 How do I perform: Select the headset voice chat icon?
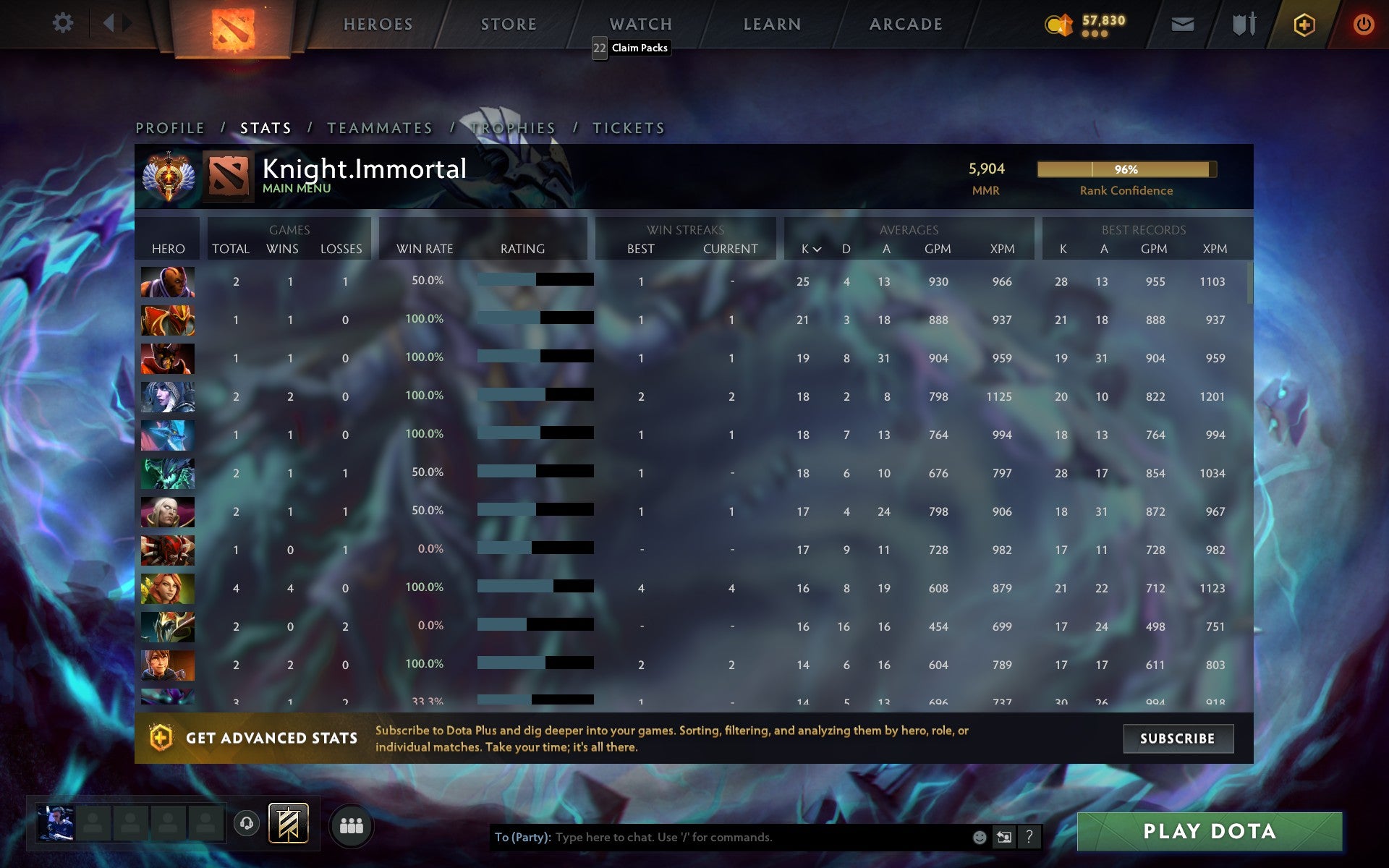point(246,822)
